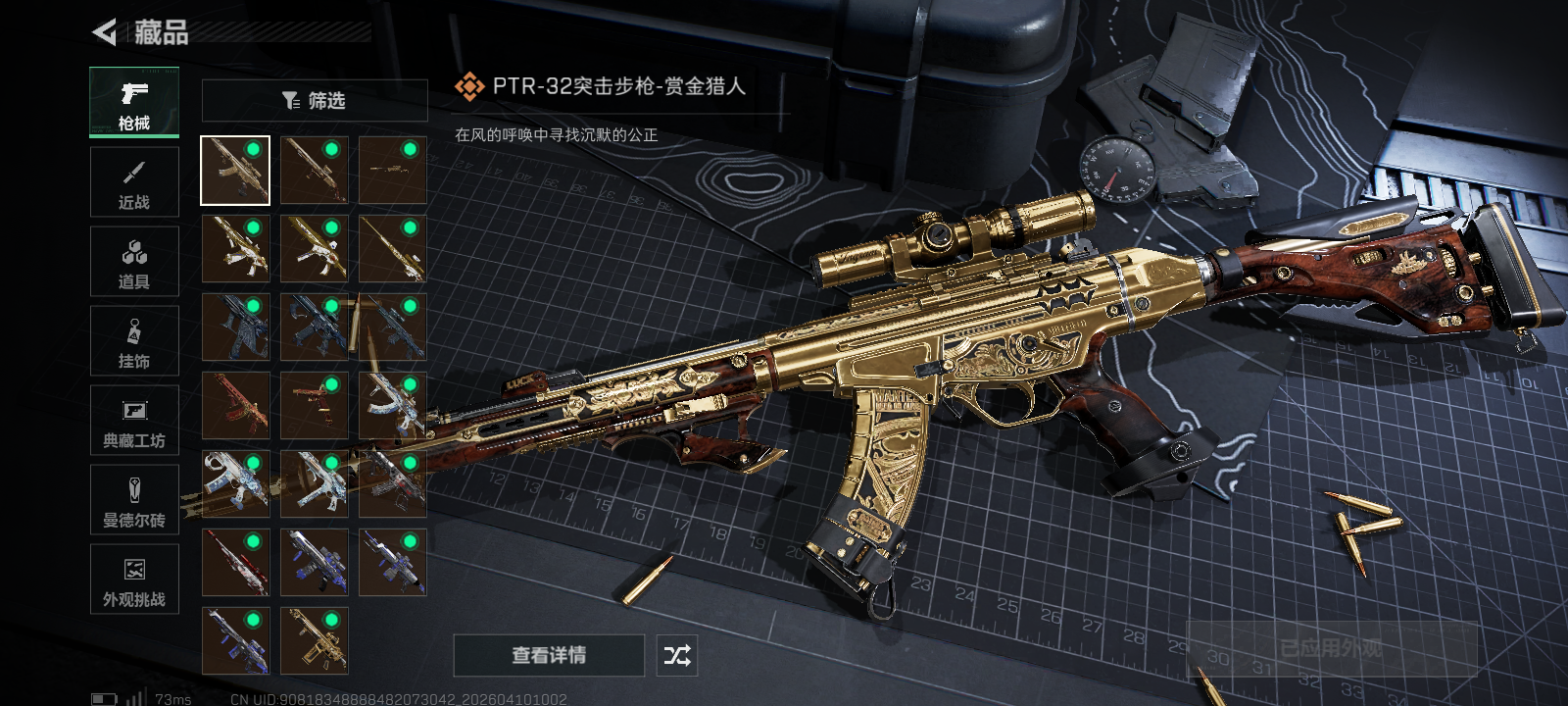Show the 挂饰 charms category
Viewport: 1568px width, 706px height.
tap(134, 341)
